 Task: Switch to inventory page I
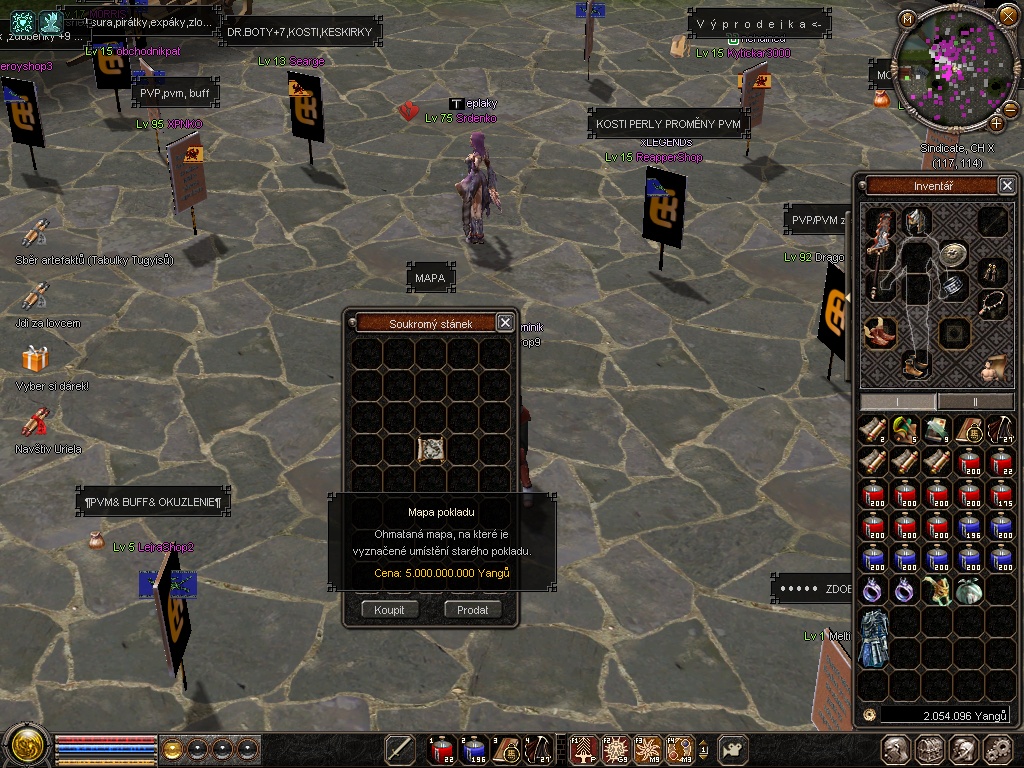pyautogui.click(x=898, y=401)
